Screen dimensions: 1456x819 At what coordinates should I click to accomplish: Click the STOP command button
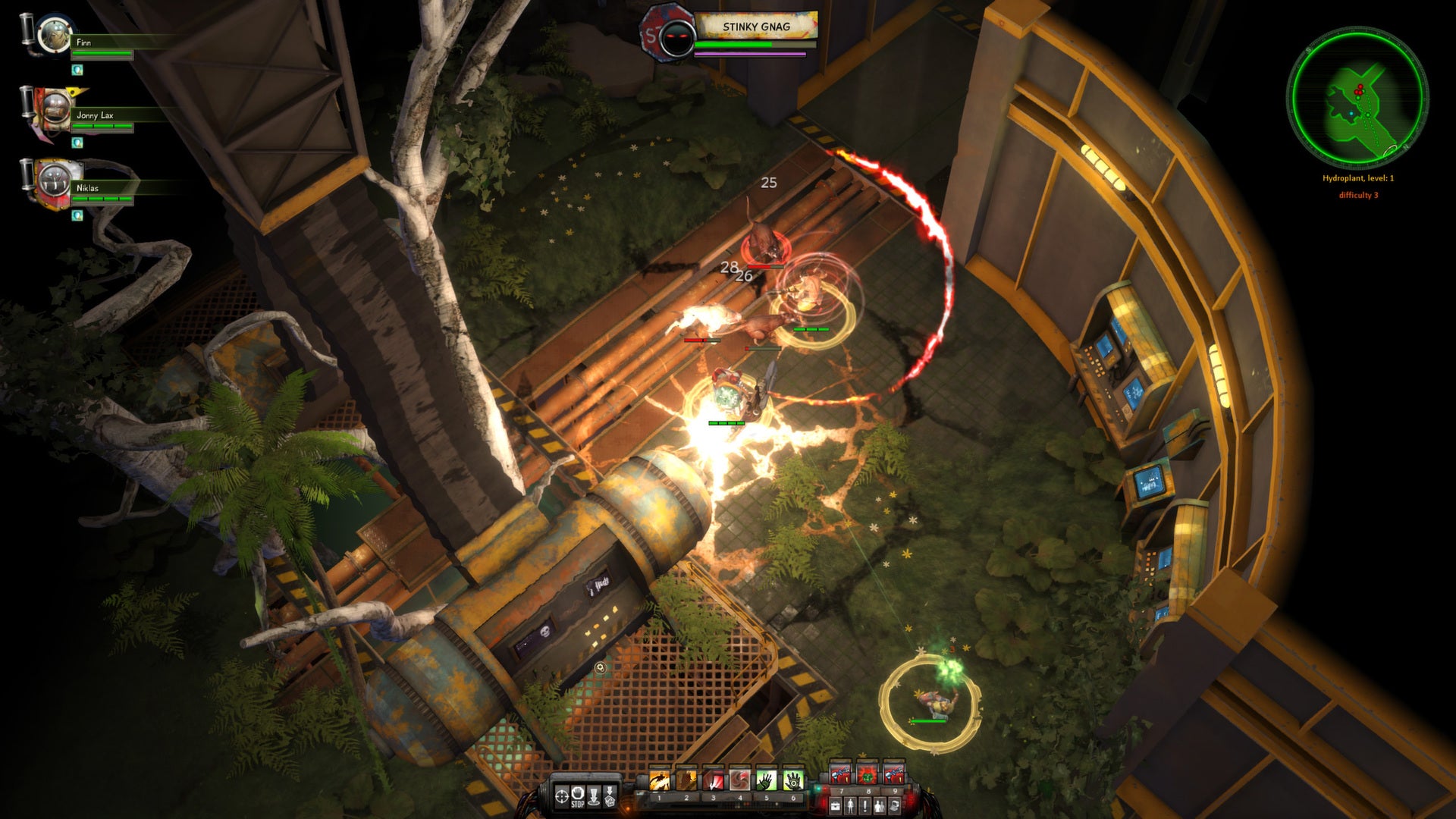tap(578, 795)
